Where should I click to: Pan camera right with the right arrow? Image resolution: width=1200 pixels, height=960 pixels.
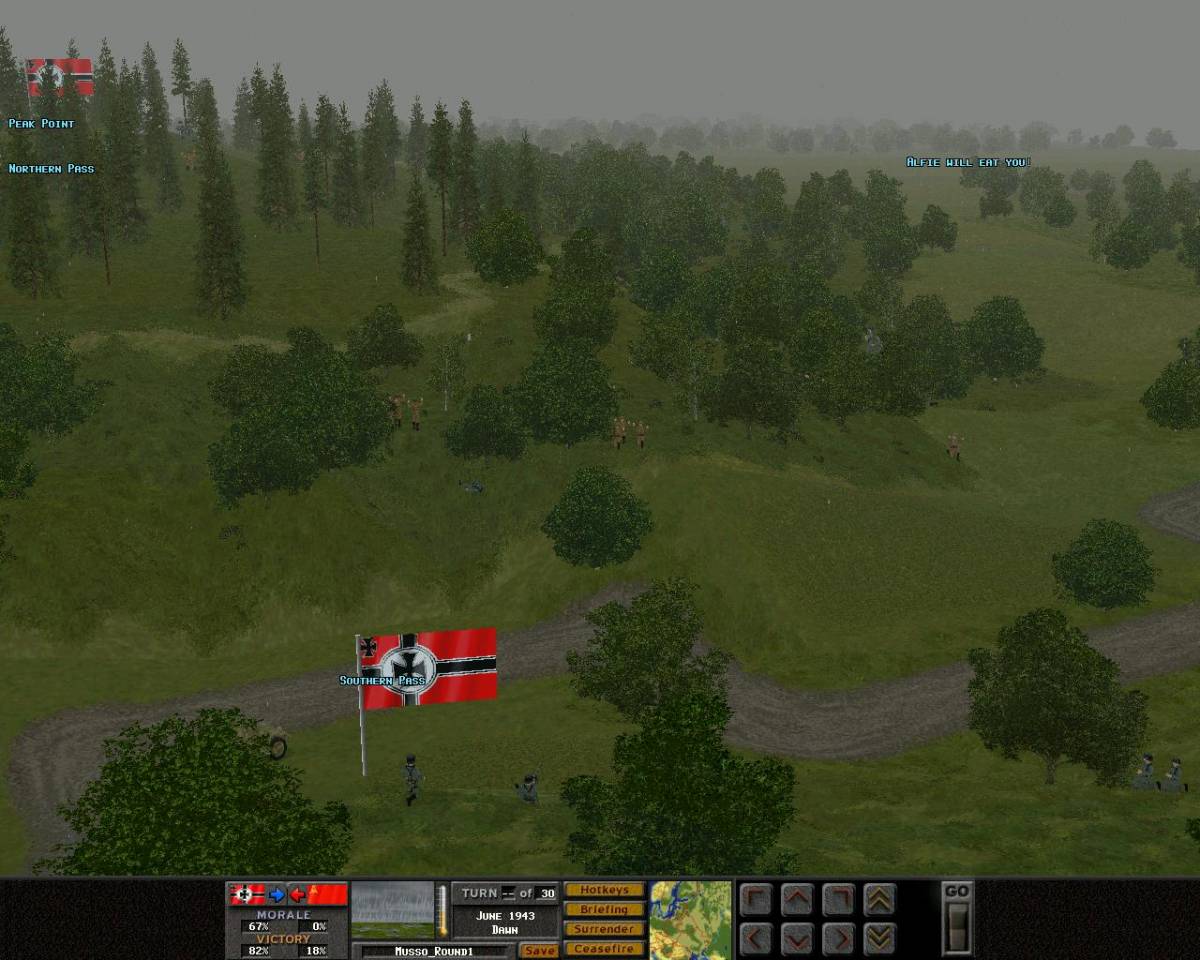point(838,939)
